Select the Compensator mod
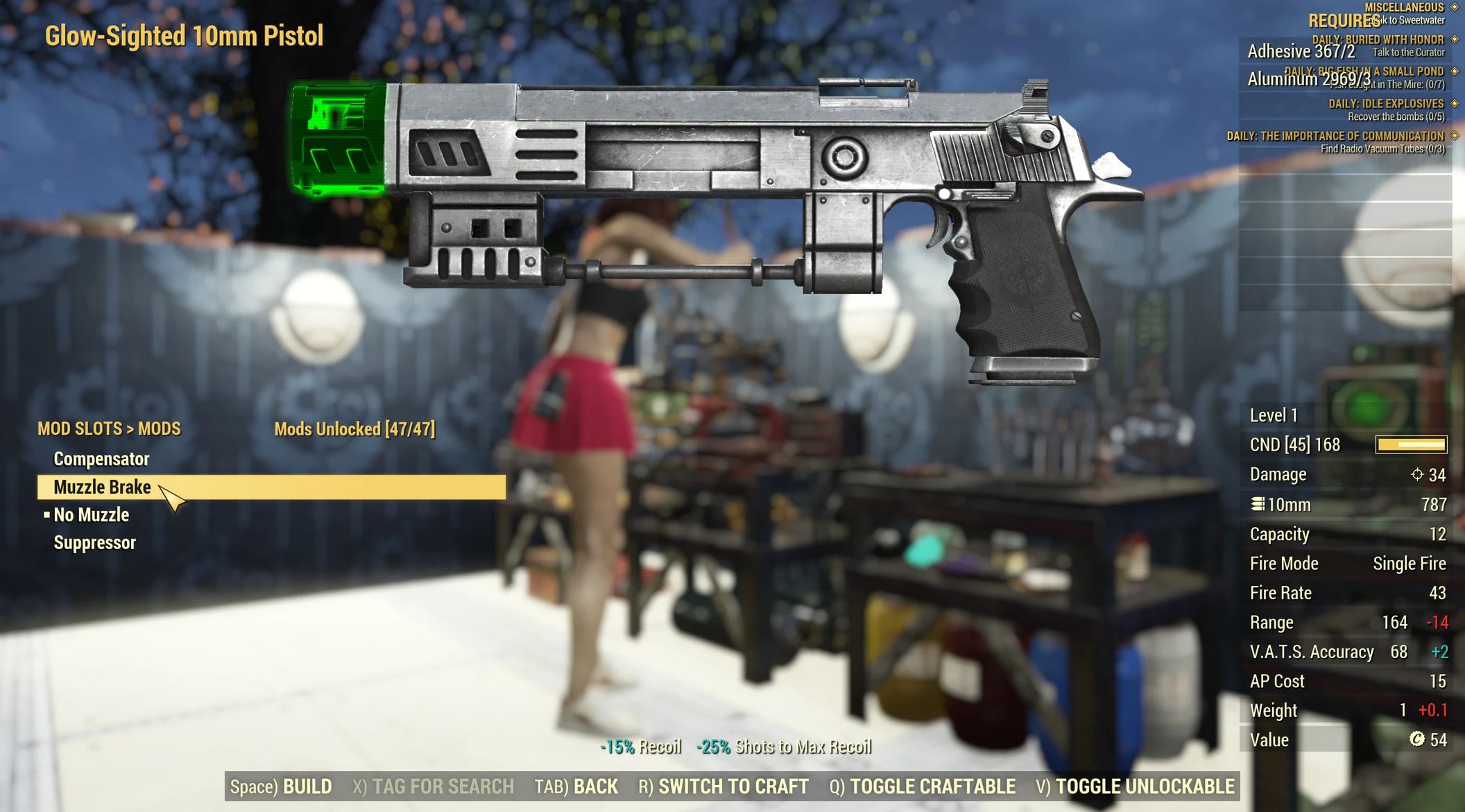Viewport: 1465px width, 812px height. coord(101,459)
